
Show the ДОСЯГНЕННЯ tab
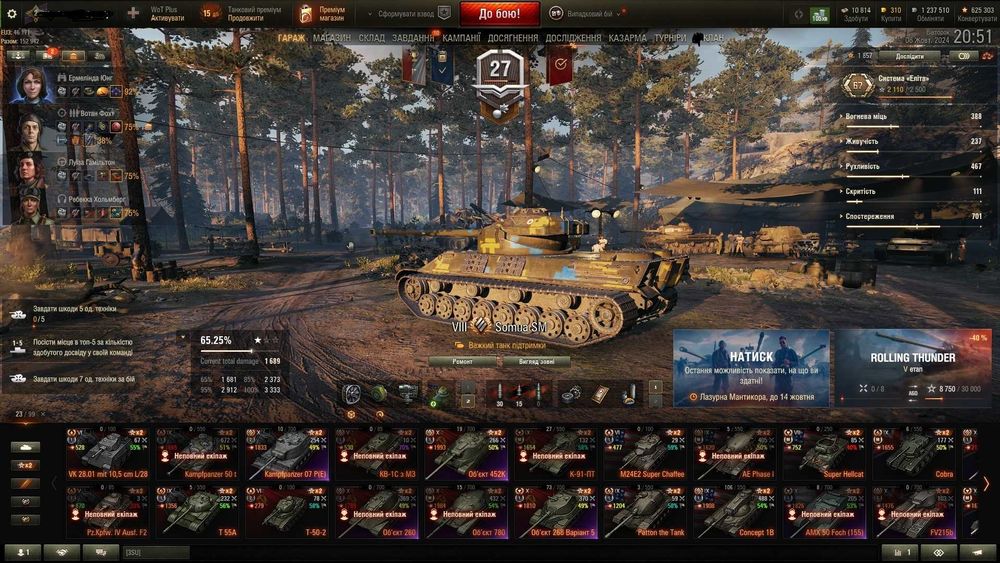pos(513,38)
